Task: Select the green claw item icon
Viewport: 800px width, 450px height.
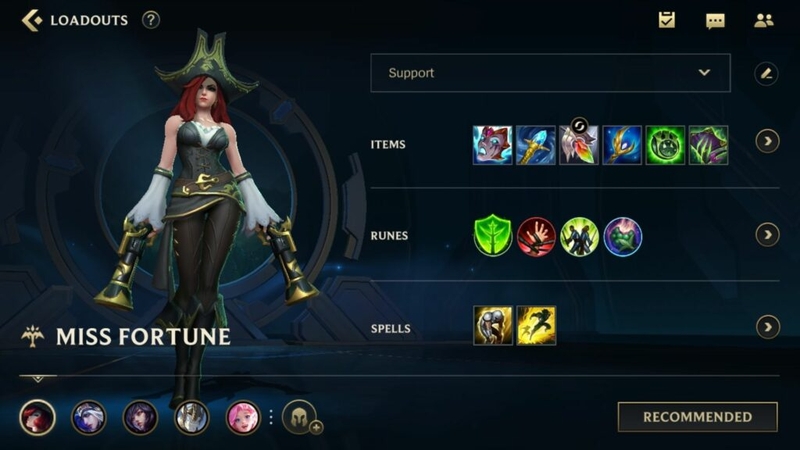Action: (708, 145)
